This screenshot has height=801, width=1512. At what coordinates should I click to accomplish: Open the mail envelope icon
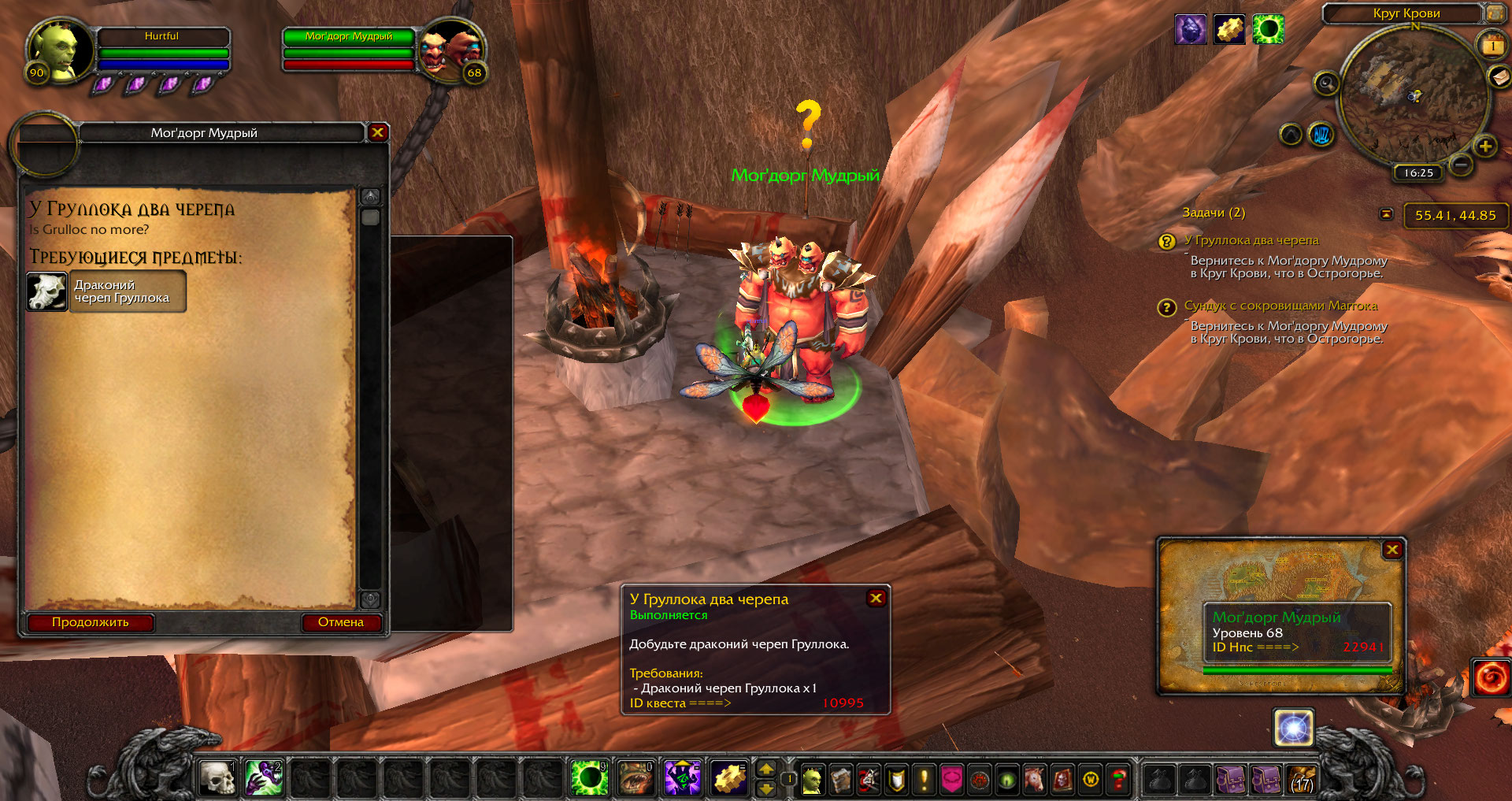point(1499,76)
